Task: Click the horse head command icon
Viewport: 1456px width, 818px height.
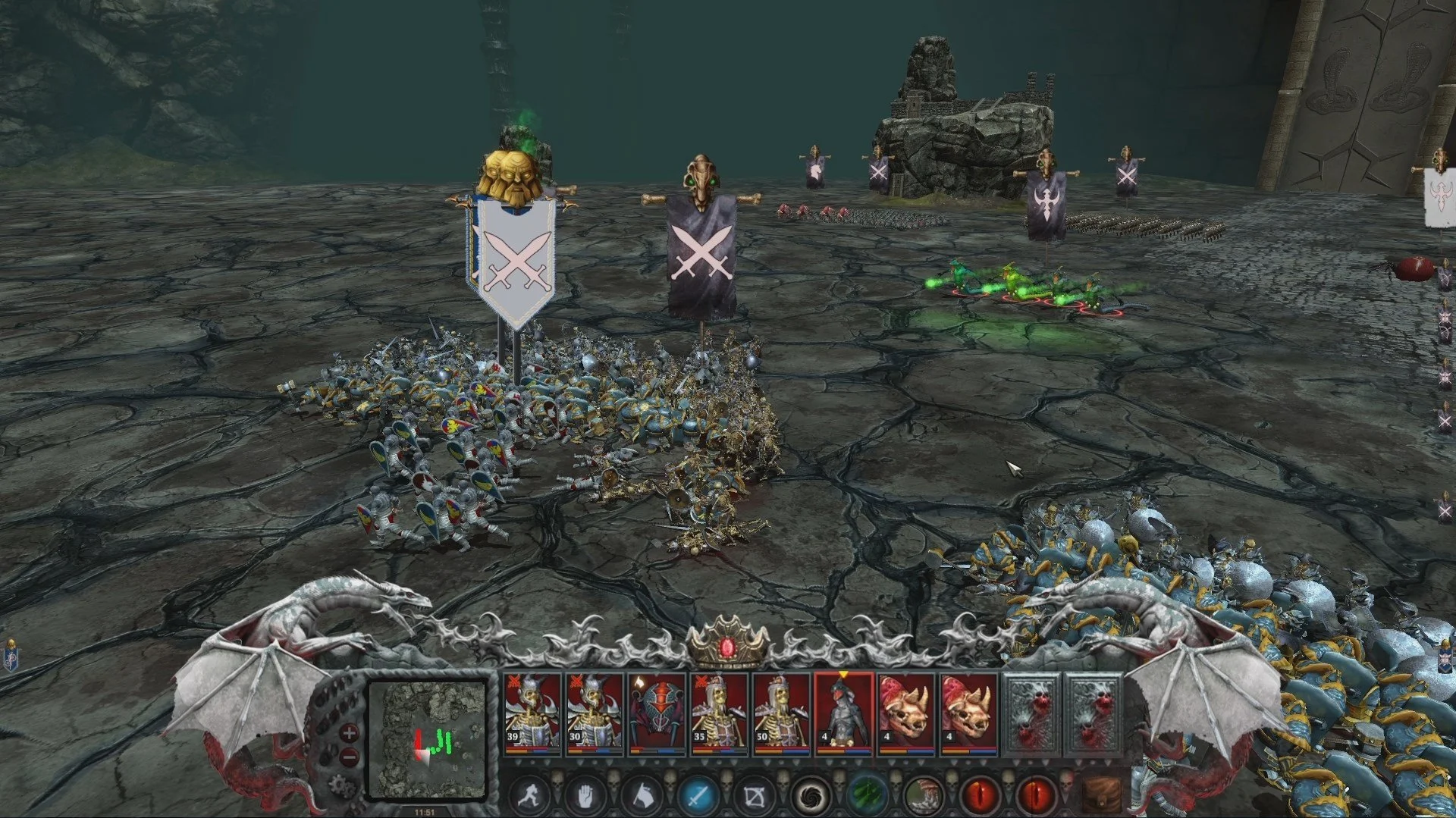Action: click(642, 796)
